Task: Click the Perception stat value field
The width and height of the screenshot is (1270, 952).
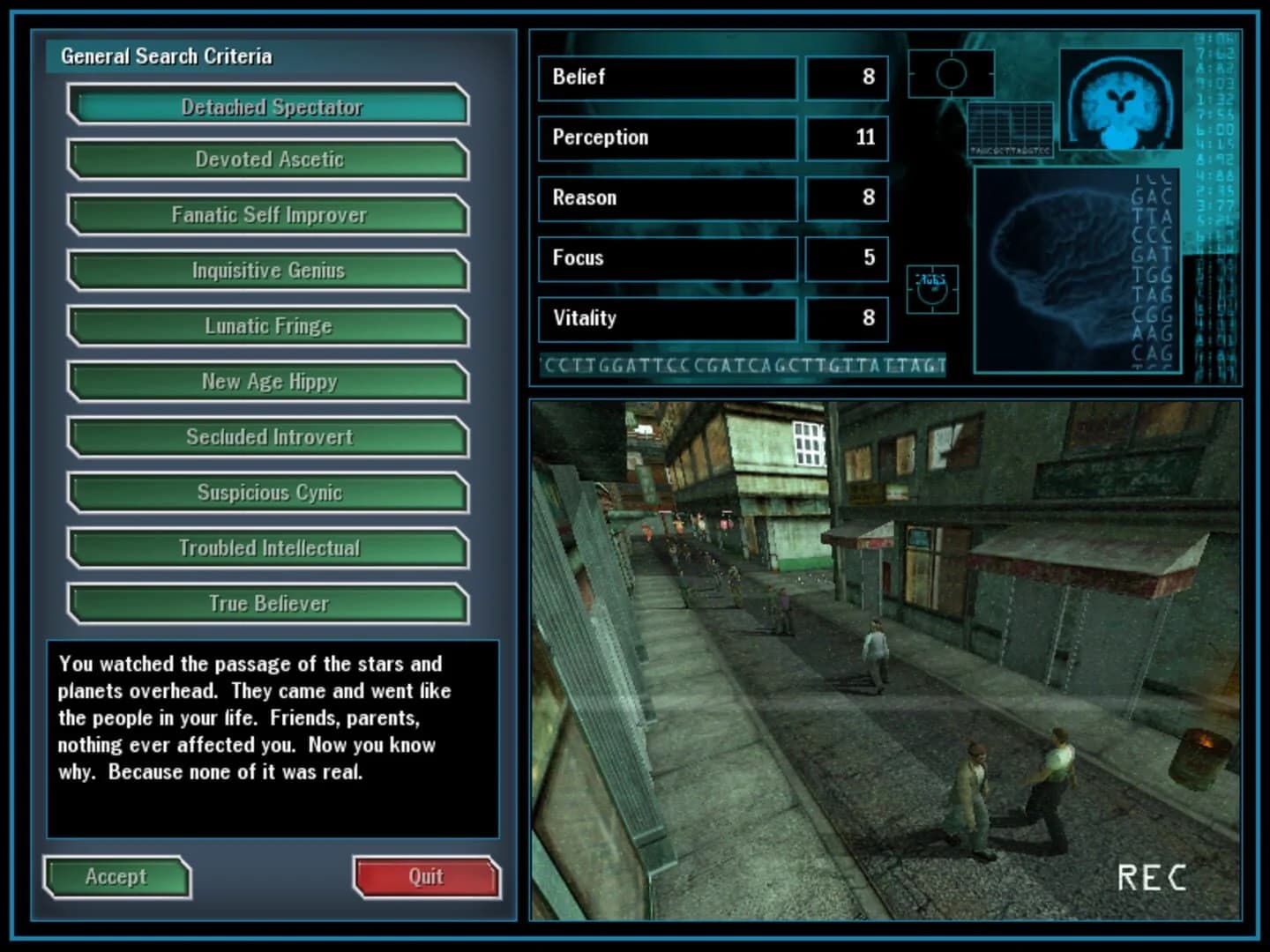Action: coord(845,138)
